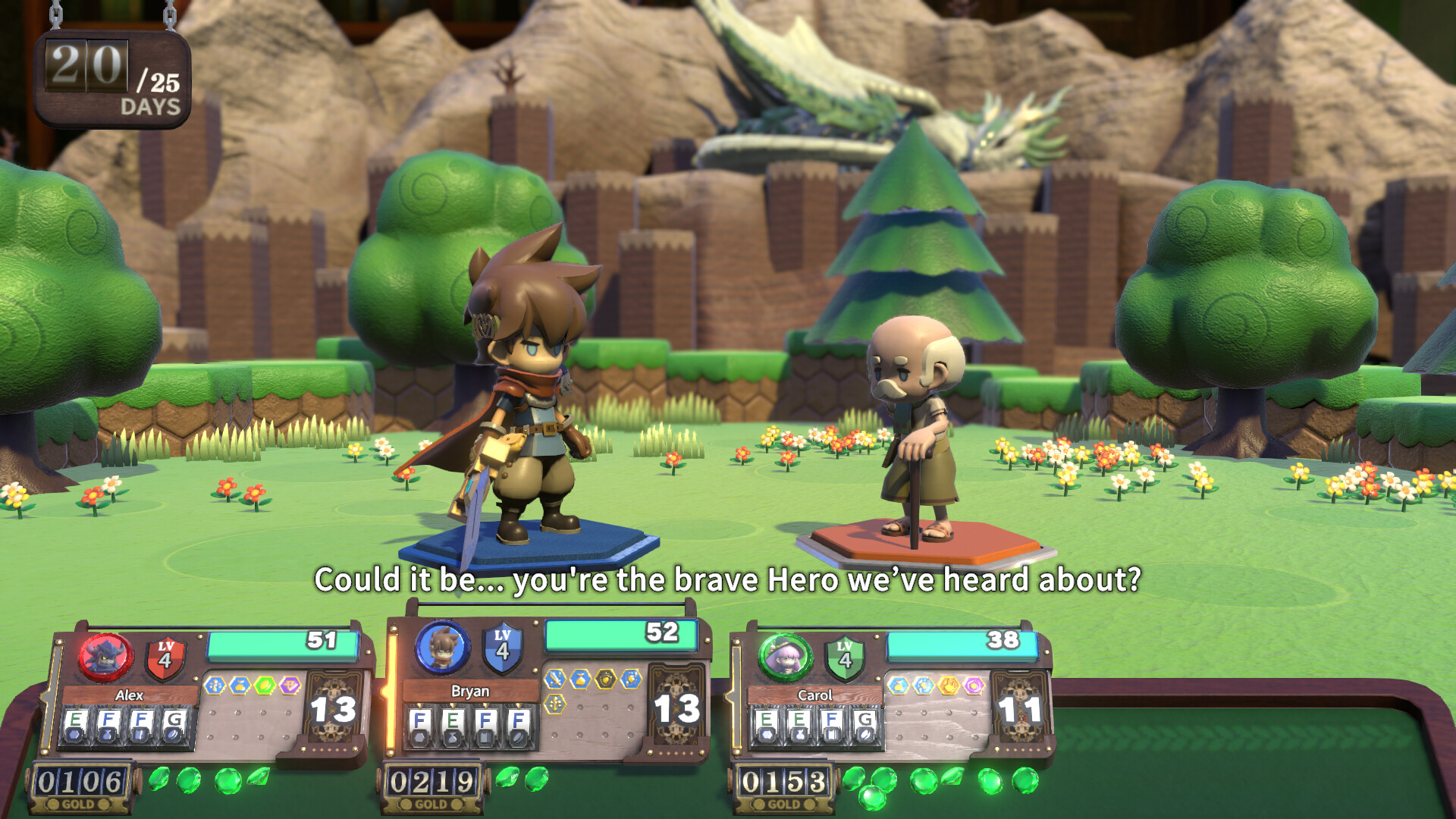
Task: Select the sword badge on Bryan's panel
Action: (x=554, y=679)
